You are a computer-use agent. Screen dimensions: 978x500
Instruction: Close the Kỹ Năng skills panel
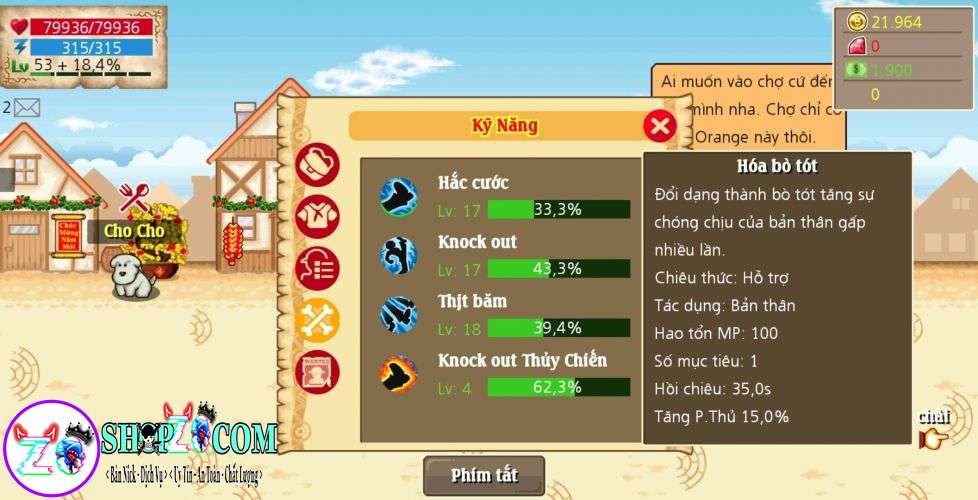coord(659,126)
